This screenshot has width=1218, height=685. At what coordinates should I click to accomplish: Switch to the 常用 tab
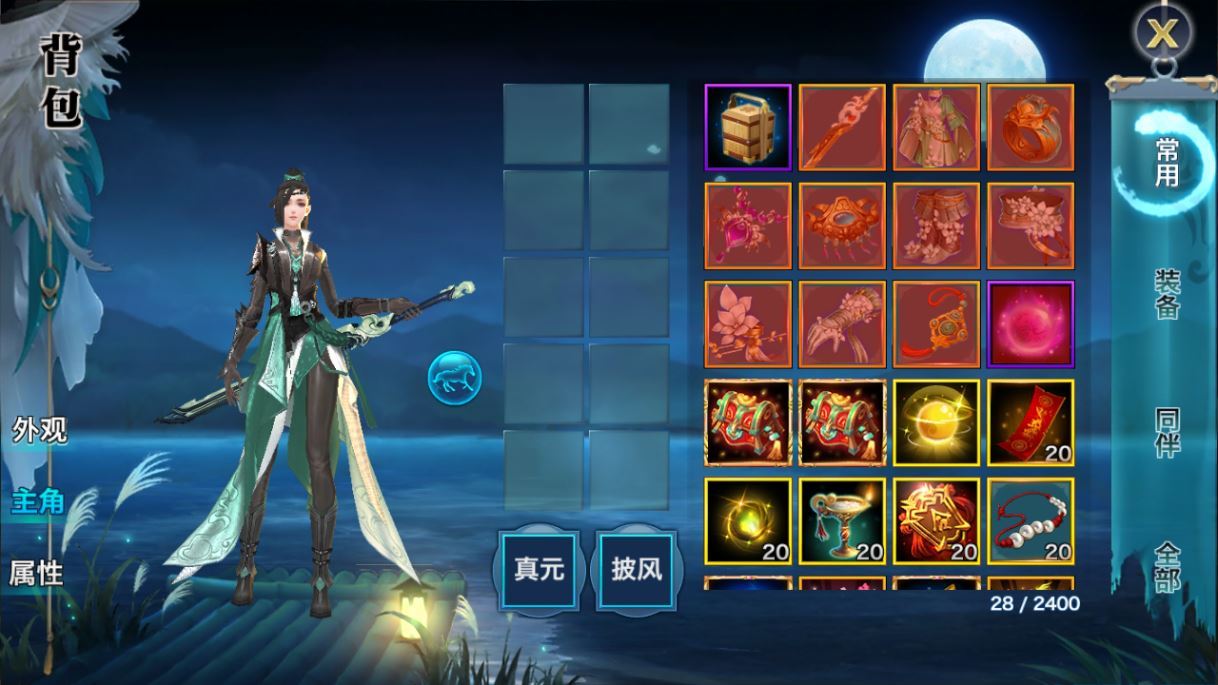pyautogui.click(x=1166, y=163)
